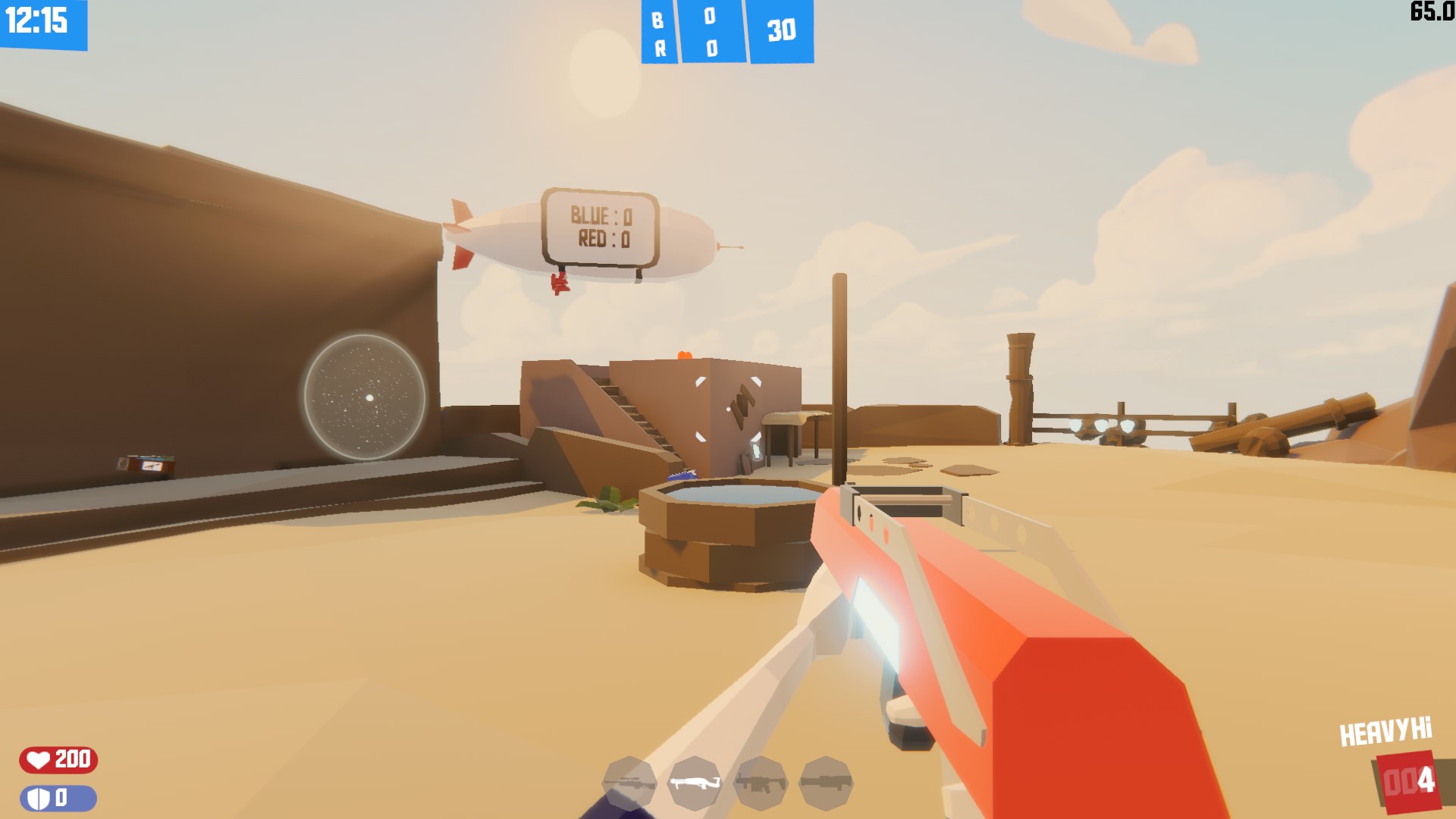This screenshot has width=1456, height=819.
Task: Click the glowing spawn portal ring
Action: pyautogui.click(x=367, y=396)
